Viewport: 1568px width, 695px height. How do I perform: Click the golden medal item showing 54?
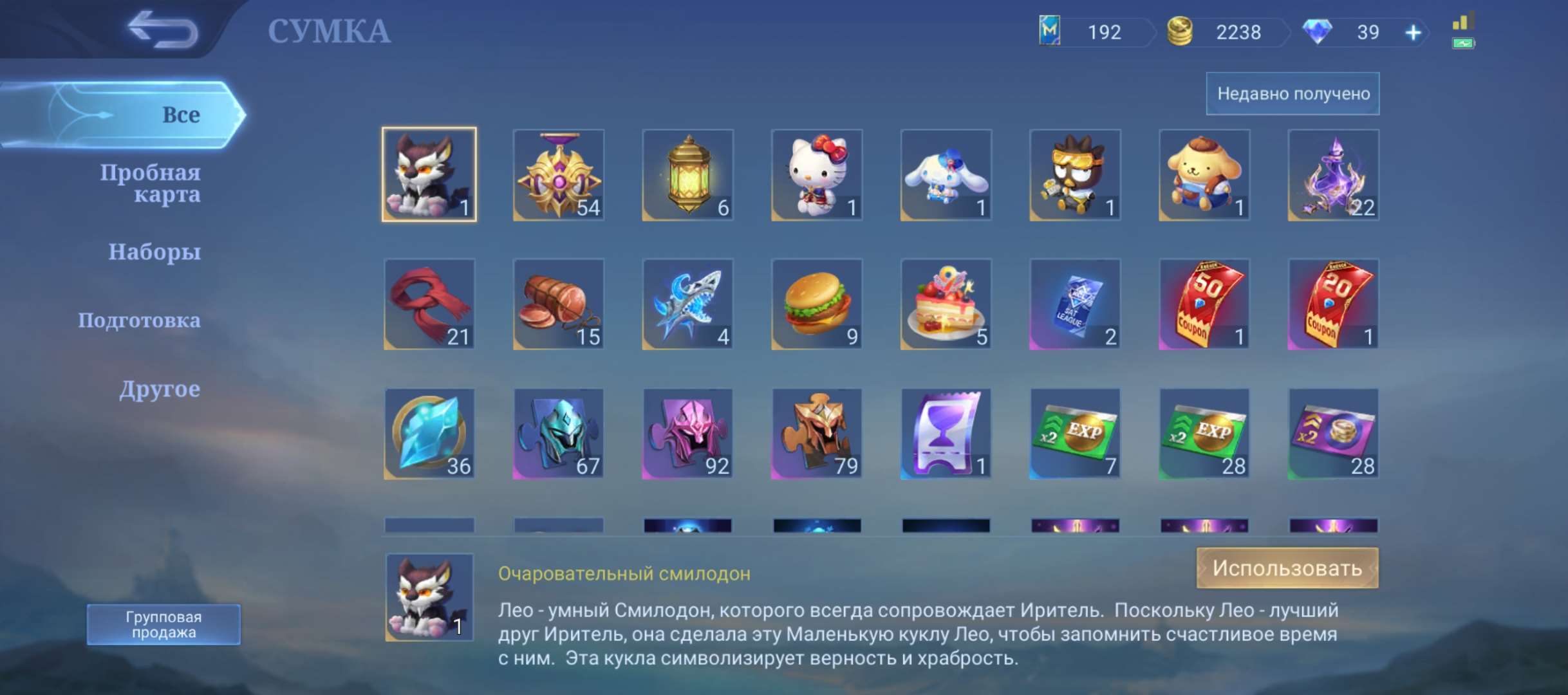pos(557,175)
